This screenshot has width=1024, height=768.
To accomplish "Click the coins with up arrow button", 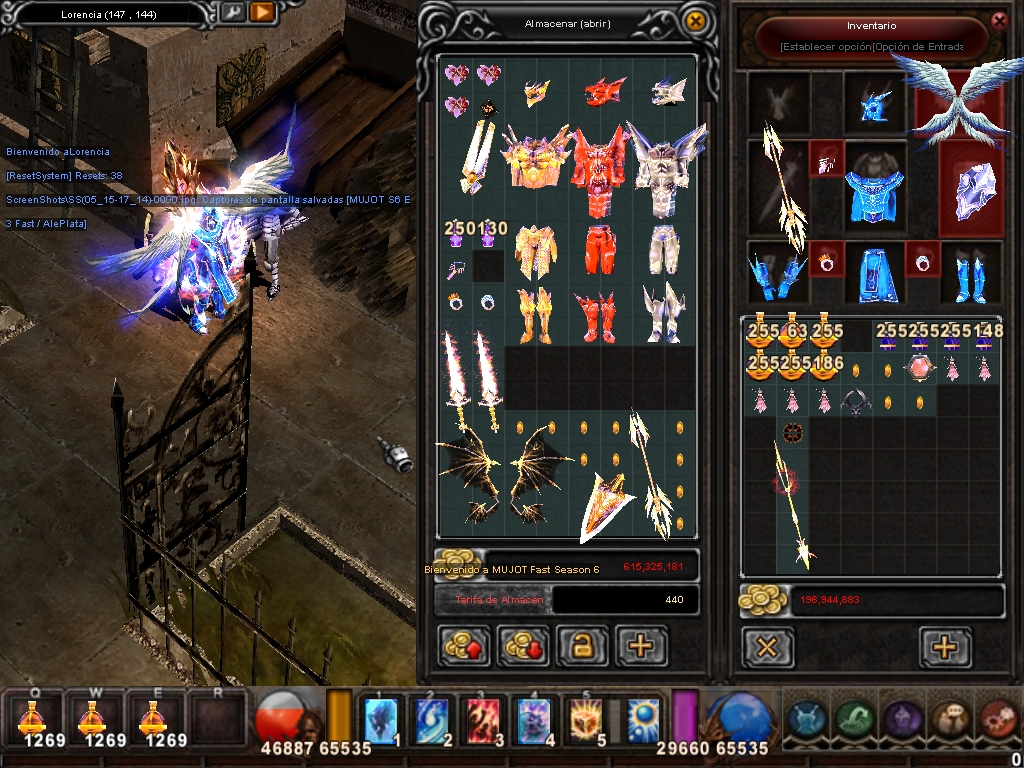I will pyautogui.click(x=465, y=646).
